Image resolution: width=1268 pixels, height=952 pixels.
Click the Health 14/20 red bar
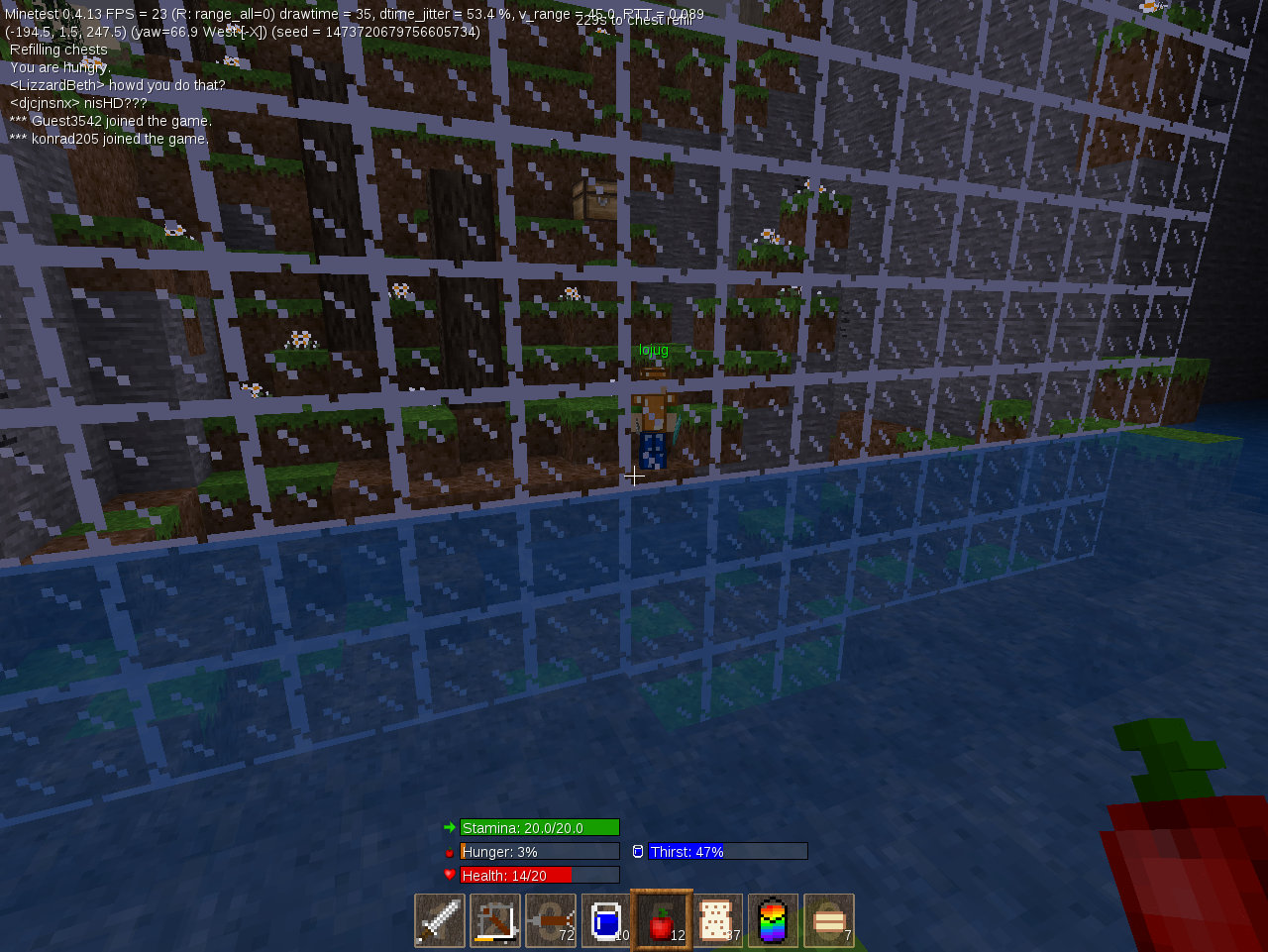pyautogui.click(x=540, y=875)
